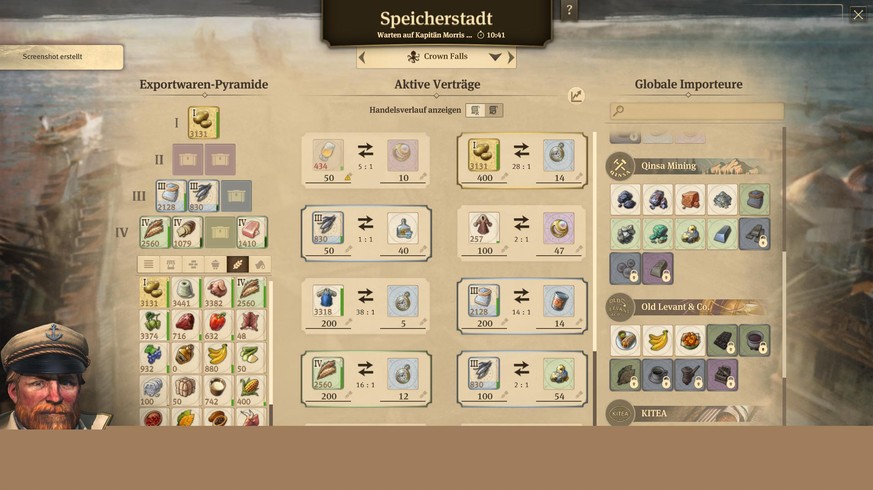Expand the Qinsa Mining importer header
873x490 pixels.
point(690,167)
